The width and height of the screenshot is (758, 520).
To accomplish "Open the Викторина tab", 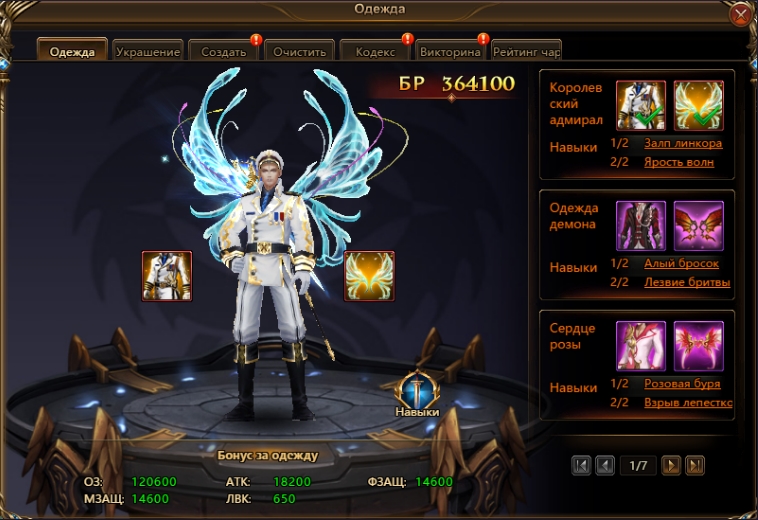I will (x=451, y=51).
